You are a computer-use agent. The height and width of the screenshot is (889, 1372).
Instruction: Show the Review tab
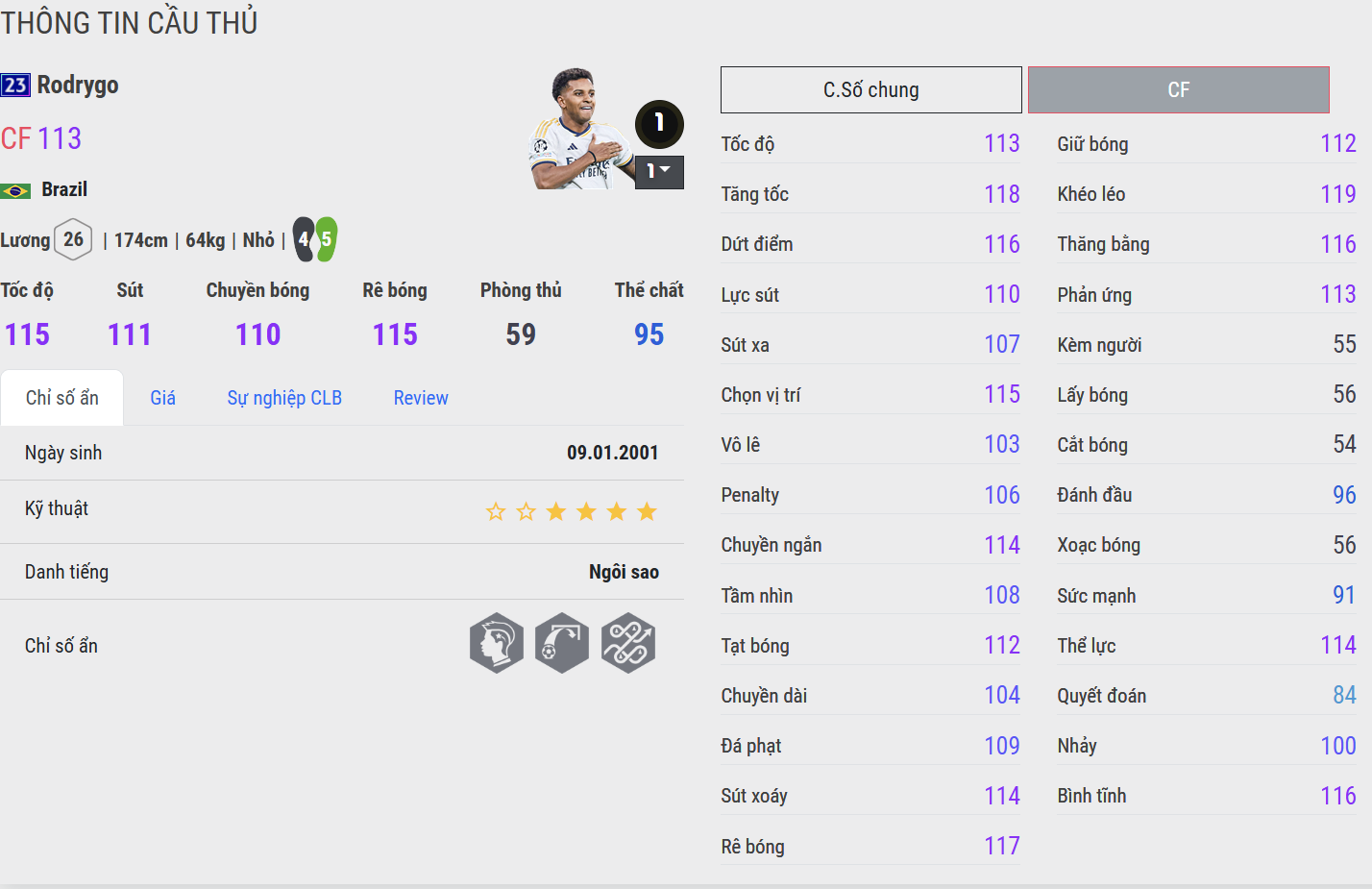421,398
